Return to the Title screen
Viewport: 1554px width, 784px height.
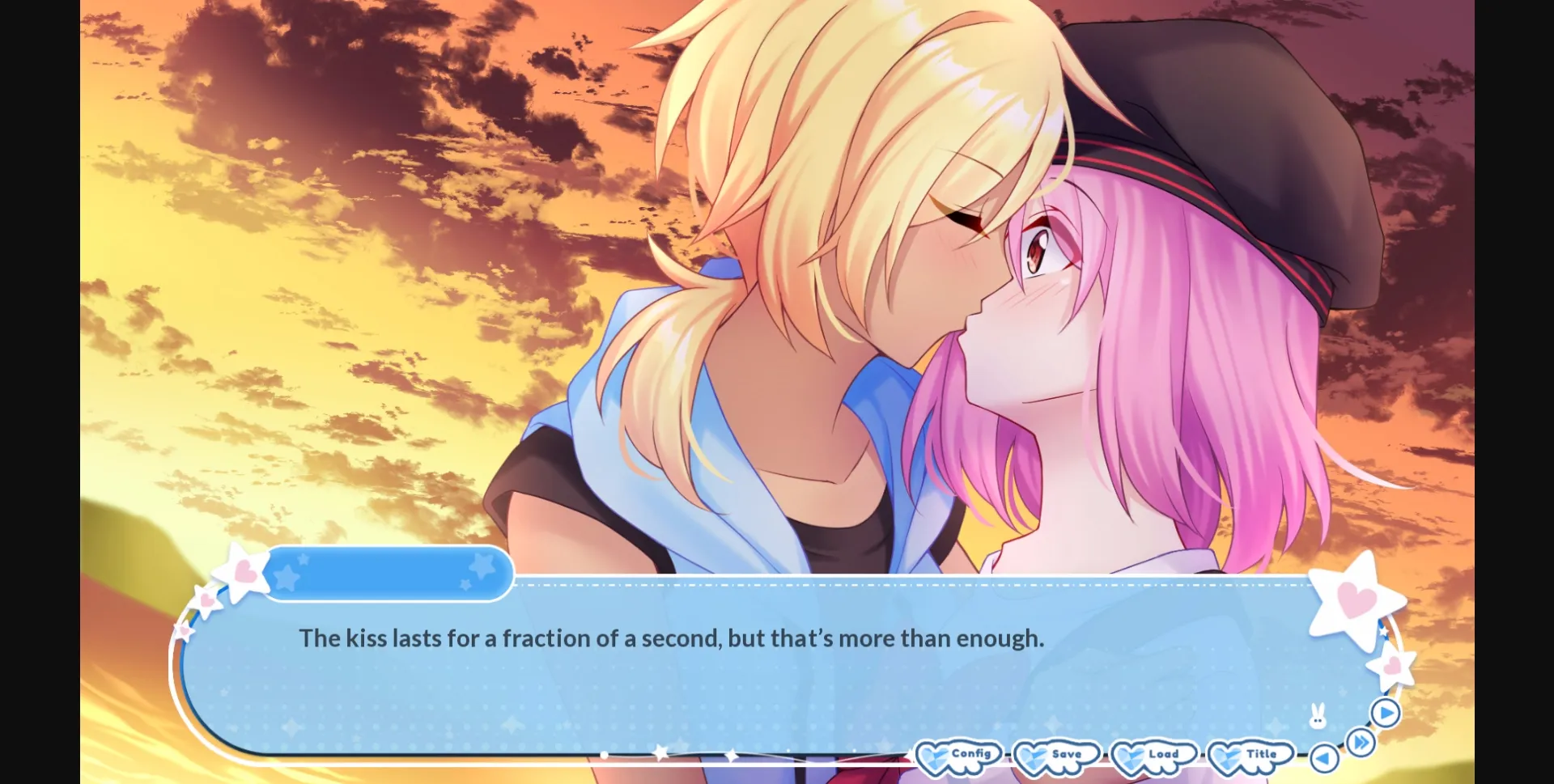coord(1261,752)
